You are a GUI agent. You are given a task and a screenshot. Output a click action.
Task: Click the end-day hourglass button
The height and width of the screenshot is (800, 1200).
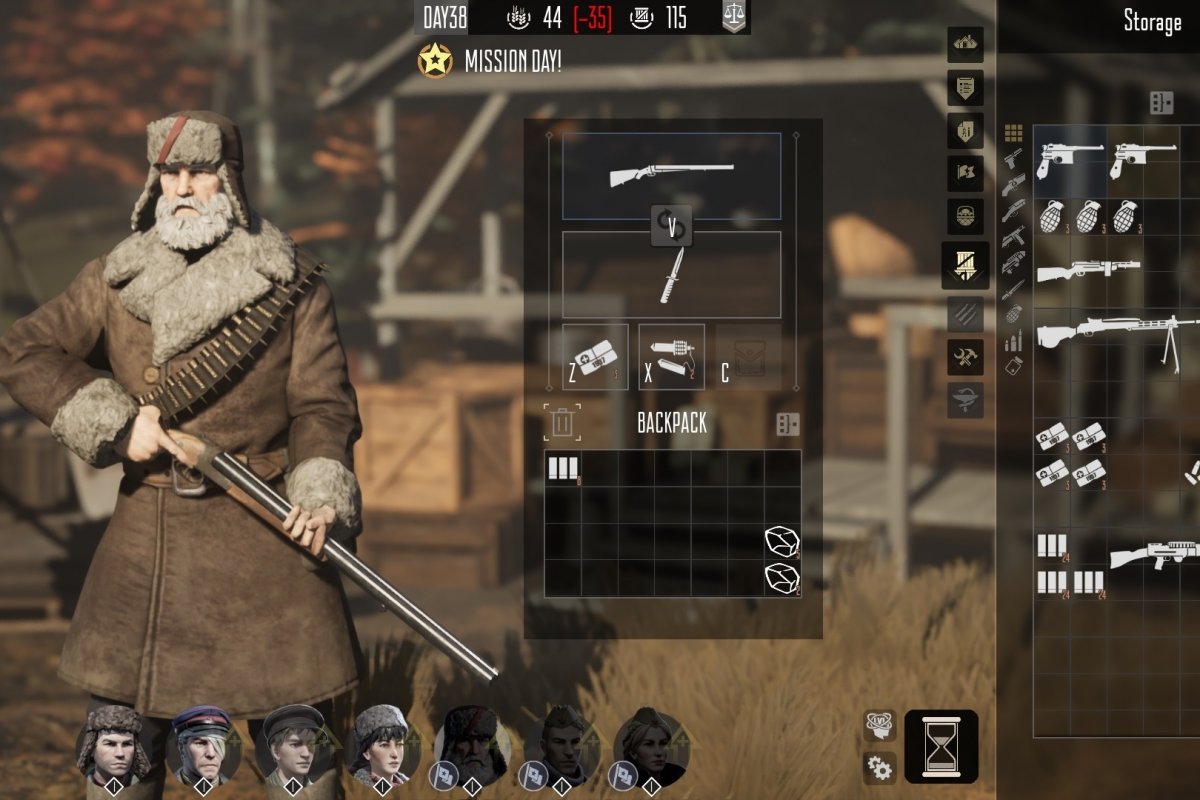(940, 746)
